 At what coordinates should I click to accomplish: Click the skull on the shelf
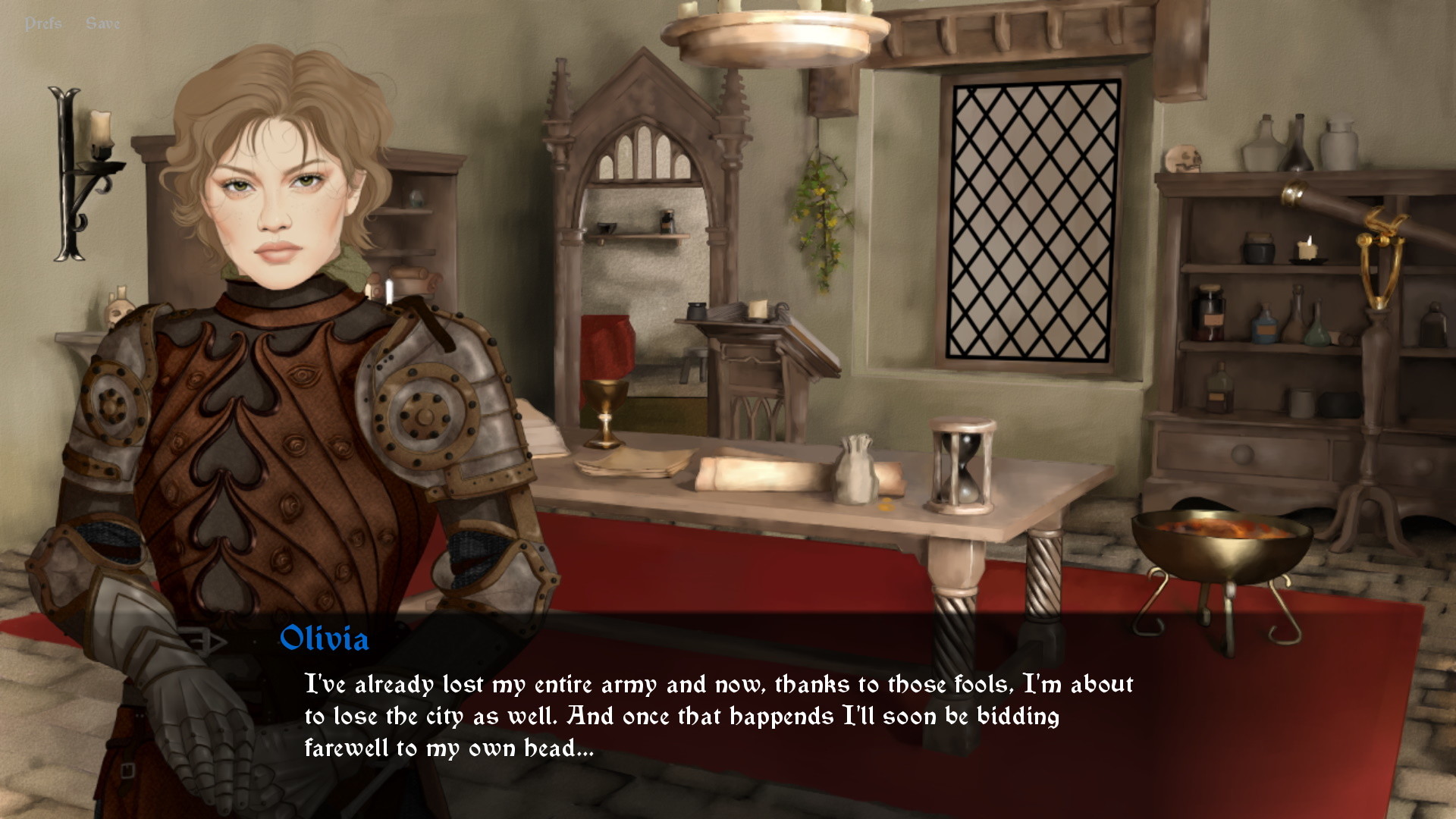pos(1183,159)
